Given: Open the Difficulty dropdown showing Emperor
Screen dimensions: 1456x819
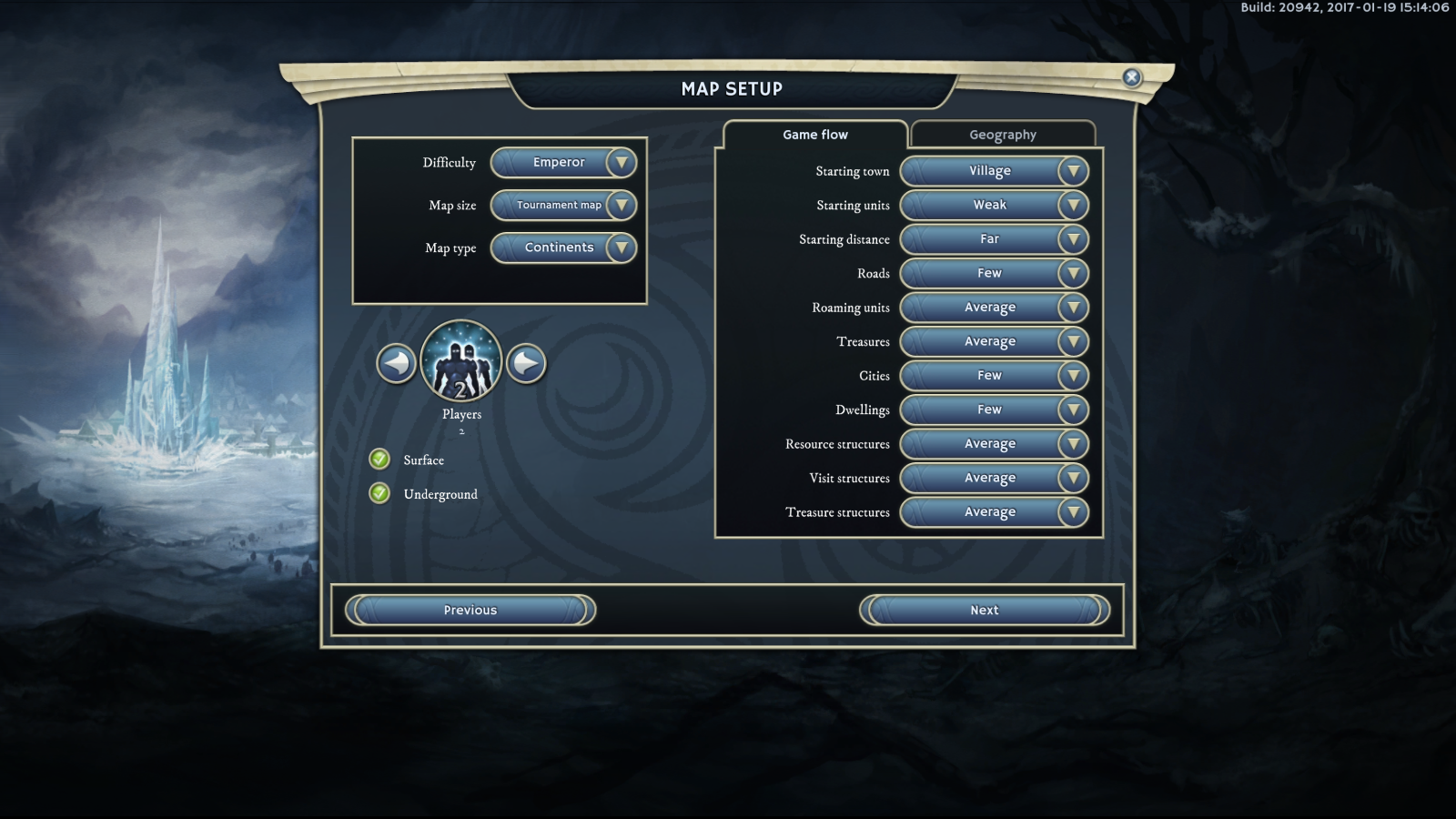Looking at the screenshot, I should [x=563, y=163].
